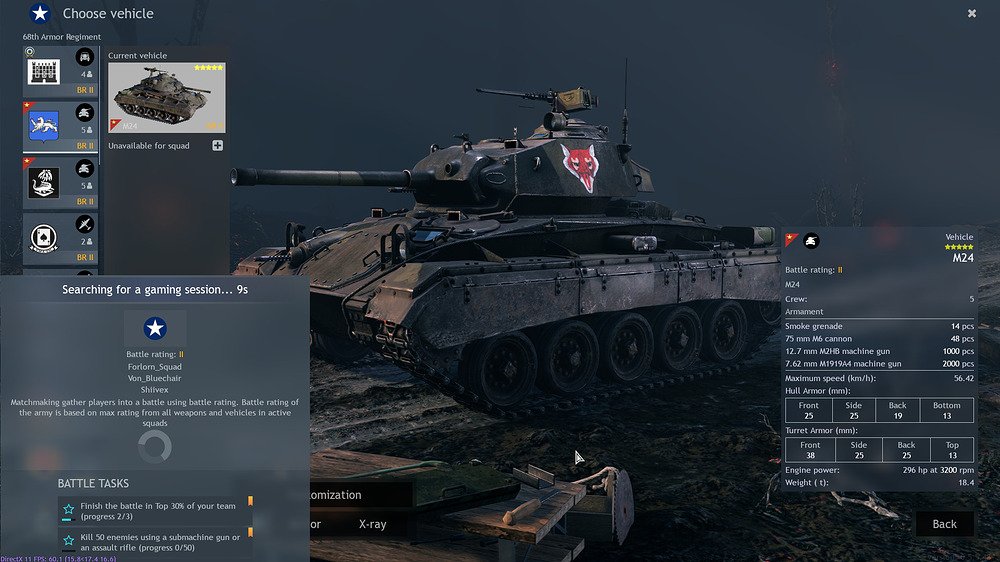Screen dimensions: 1000x562
Task: Pick the alligator emblem squad
Action: pos(61,181)
